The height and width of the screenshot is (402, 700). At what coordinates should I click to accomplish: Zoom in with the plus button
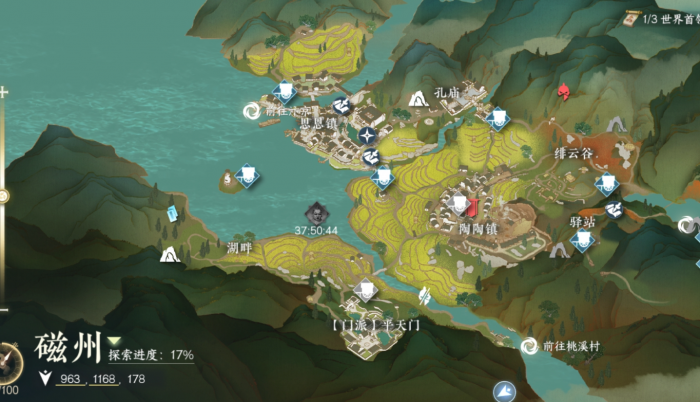pyautogui.click(x=4, y=92)
